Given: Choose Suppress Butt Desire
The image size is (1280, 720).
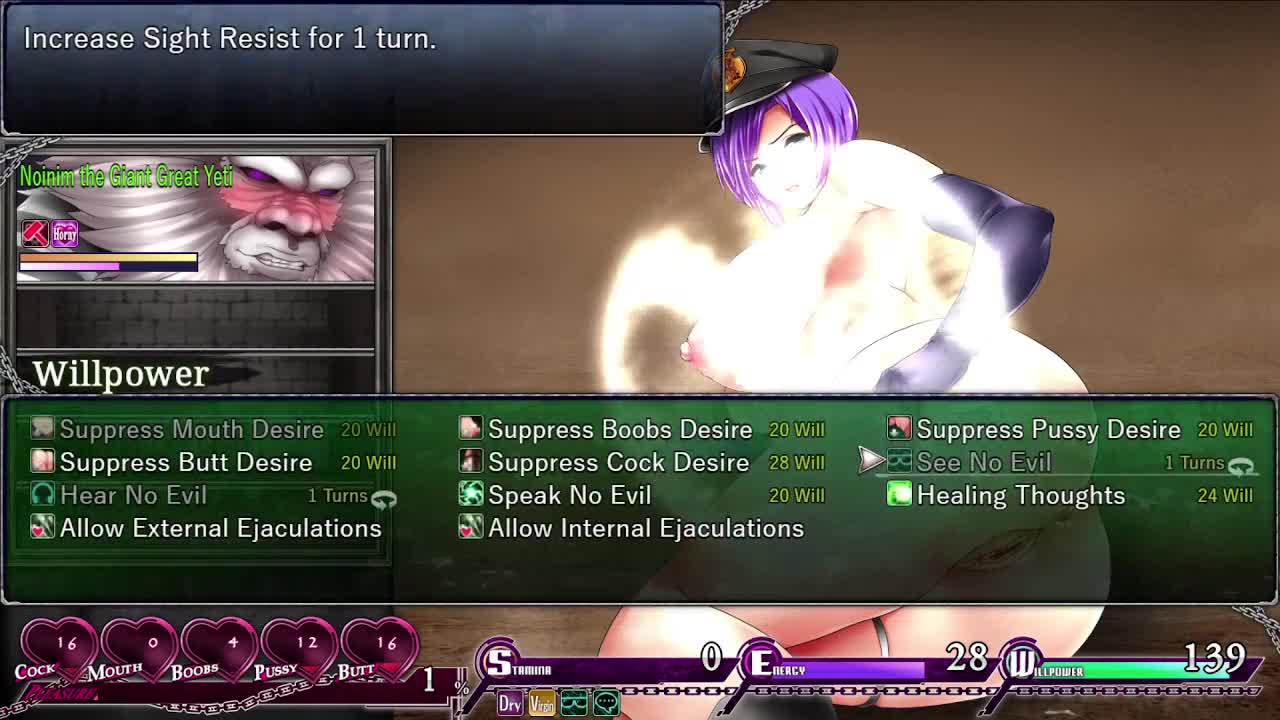Looking at the screenshot, I should click(185, 463).
